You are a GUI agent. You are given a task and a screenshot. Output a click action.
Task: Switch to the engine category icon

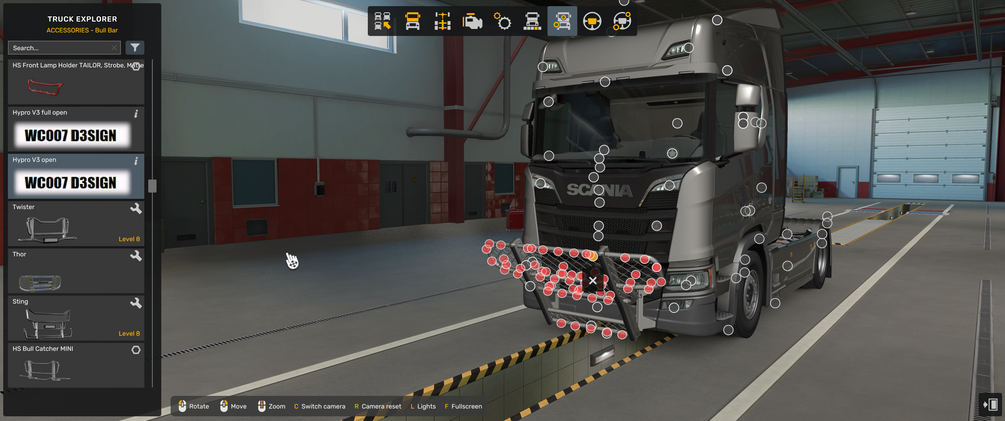(x=473, y=21)
